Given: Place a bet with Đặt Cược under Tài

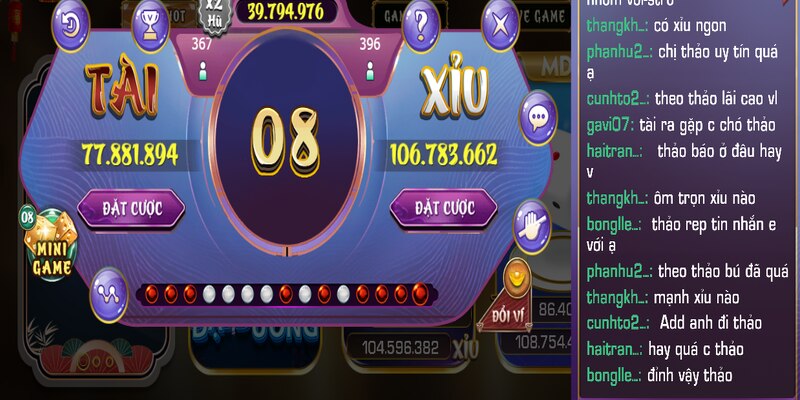Looking at the screenshot, I should tap(130, 208).
